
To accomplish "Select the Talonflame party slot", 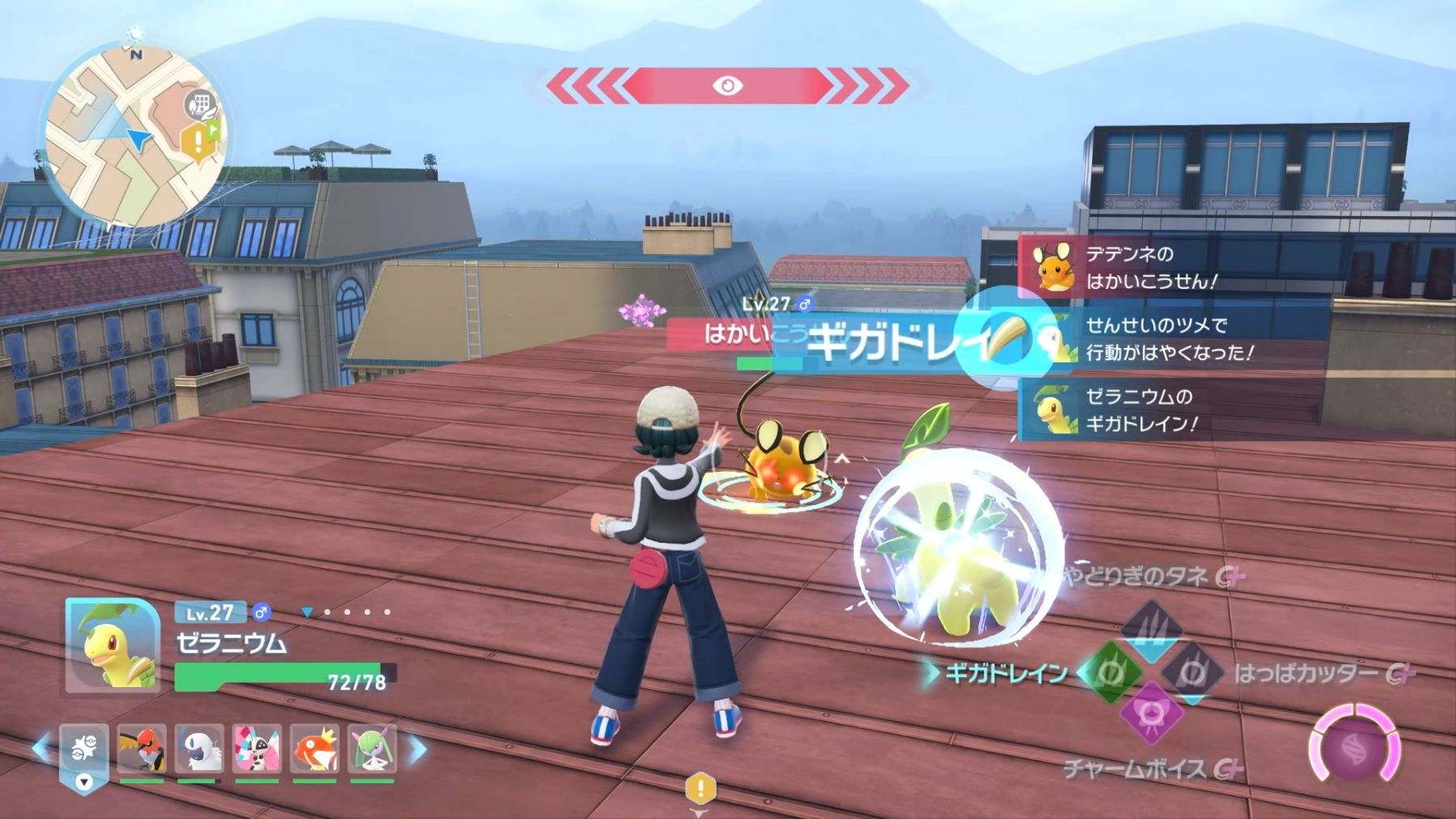I will pyautogui.click(x=142, y=749).
